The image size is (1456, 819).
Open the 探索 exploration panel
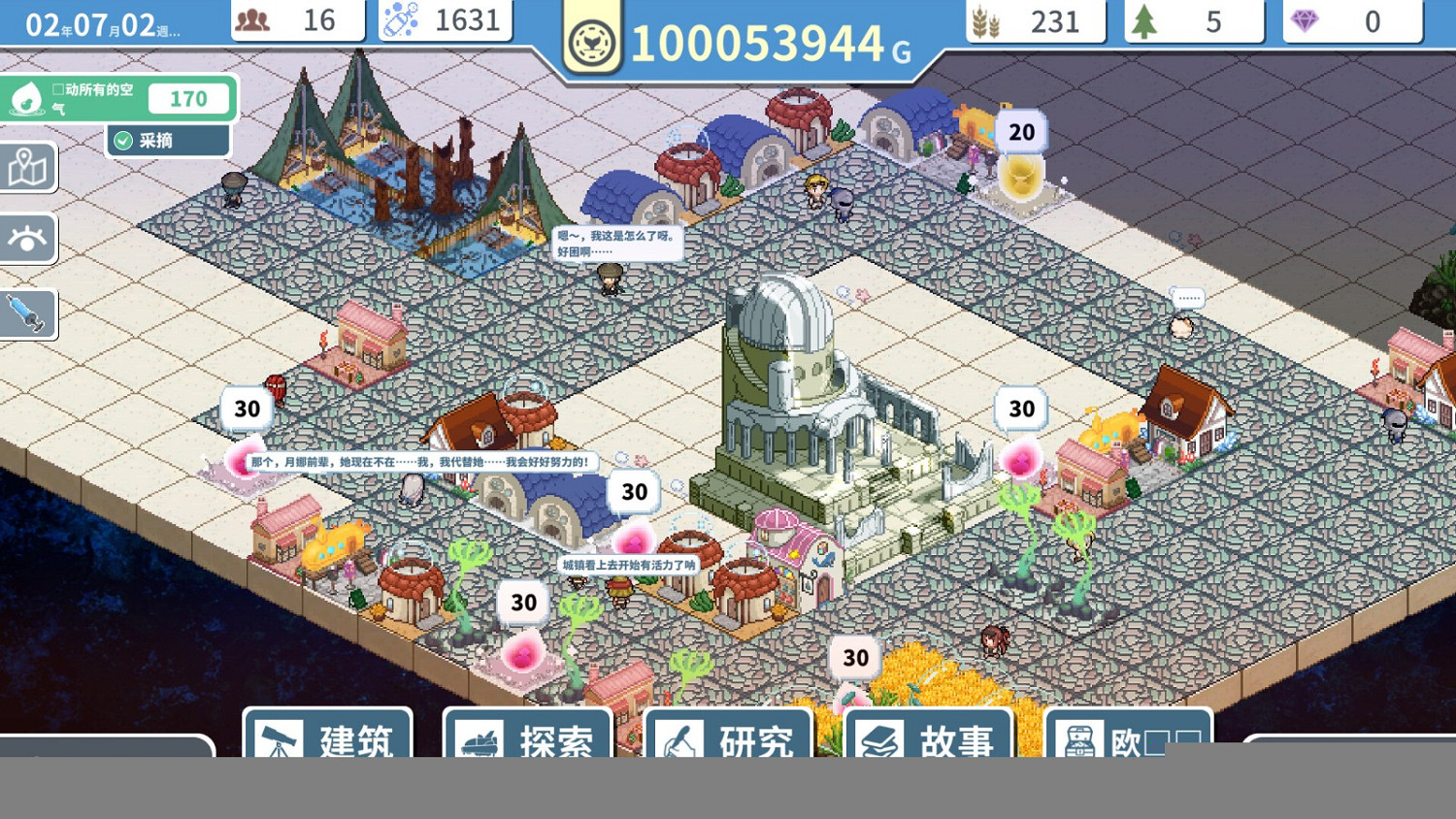coord(527,742)
